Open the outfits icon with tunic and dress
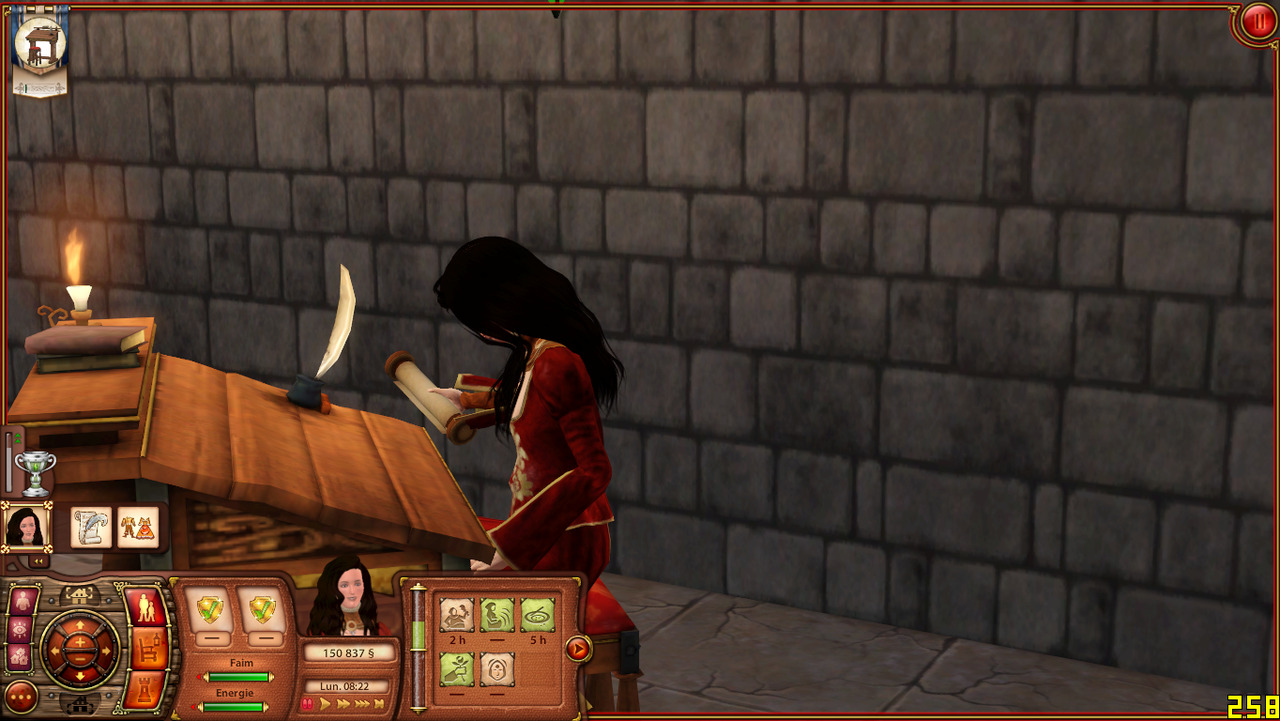 pos(138,527)
